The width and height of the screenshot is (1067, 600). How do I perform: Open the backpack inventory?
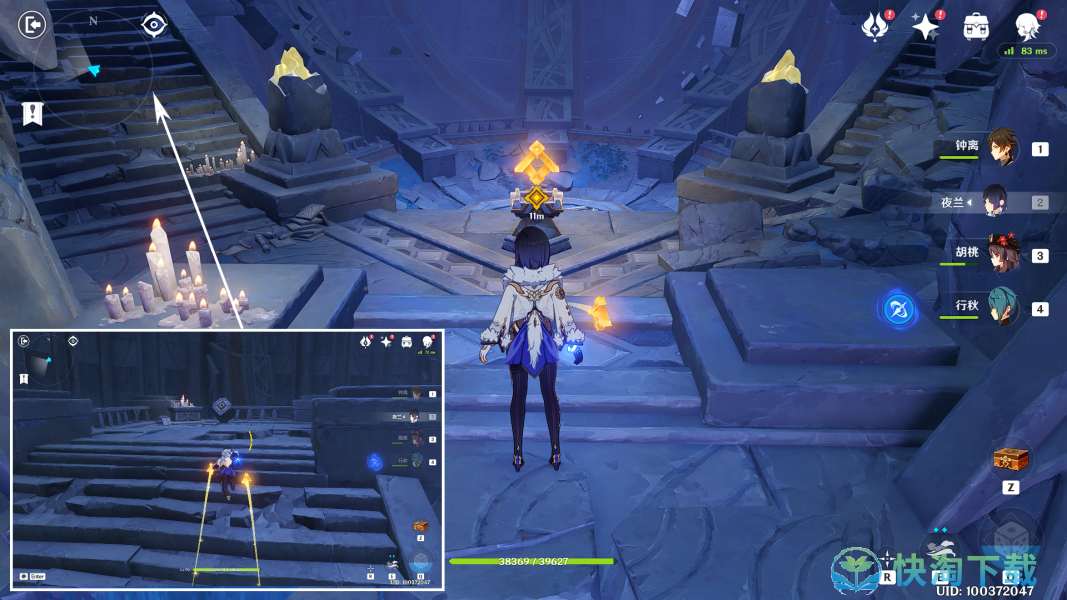click(975, 27)
